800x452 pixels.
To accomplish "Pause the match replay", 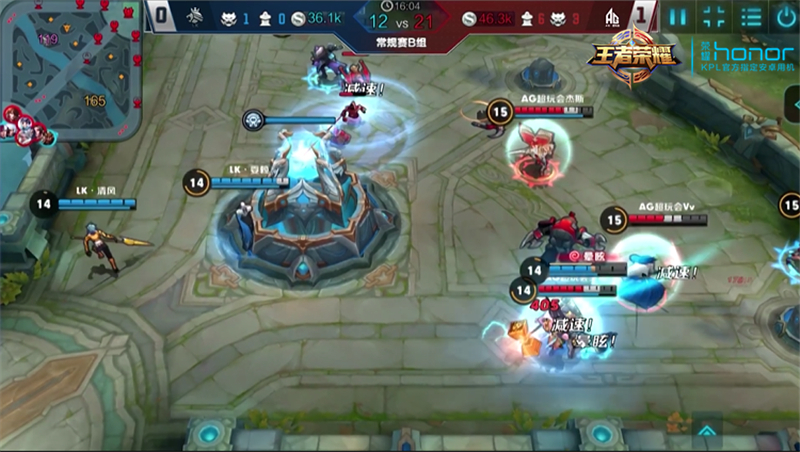I will coord(679,16).
